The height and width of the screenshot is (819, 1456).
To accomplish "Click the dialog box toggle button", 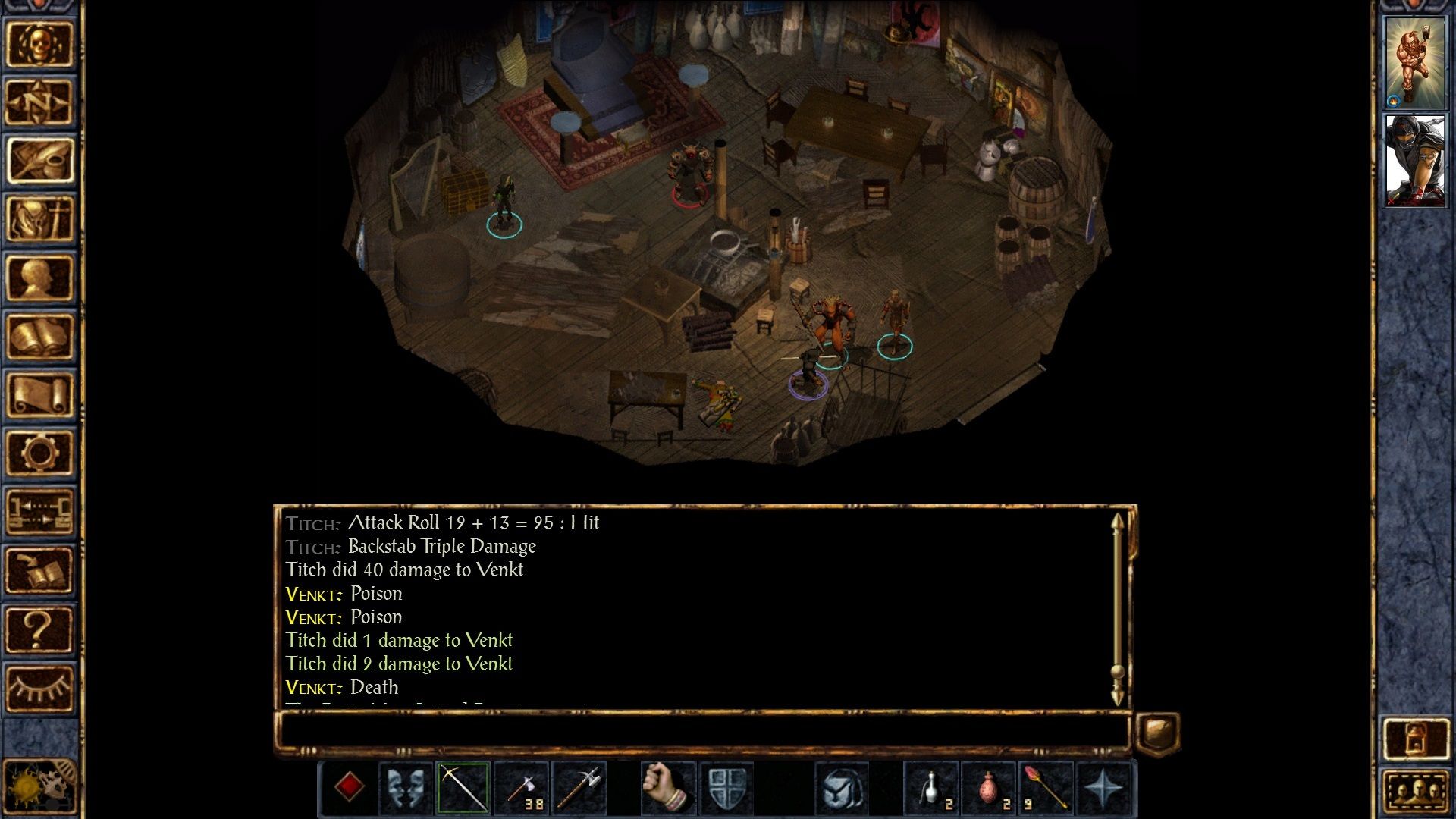I will click(1157, 733).
